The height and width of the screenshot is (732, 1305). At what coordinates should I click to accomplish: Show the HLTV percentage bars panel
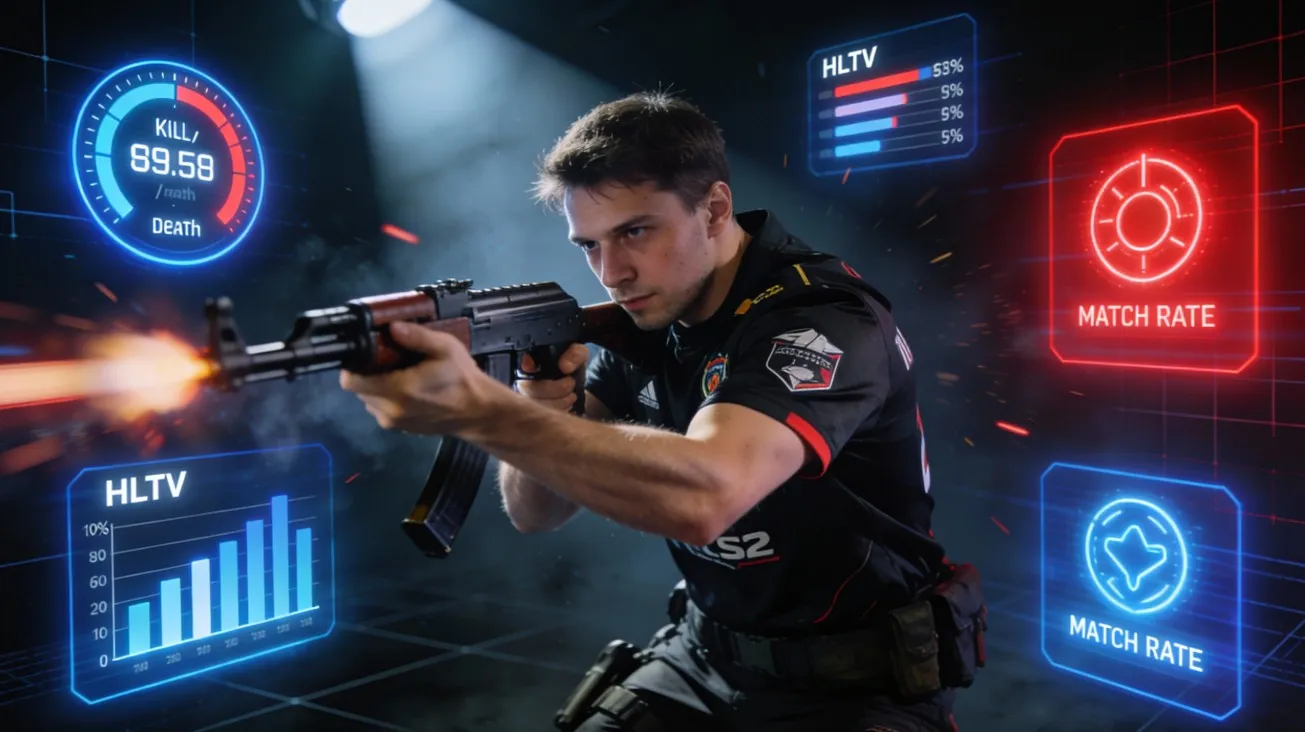pyautogui.click(x=889, y=97)
